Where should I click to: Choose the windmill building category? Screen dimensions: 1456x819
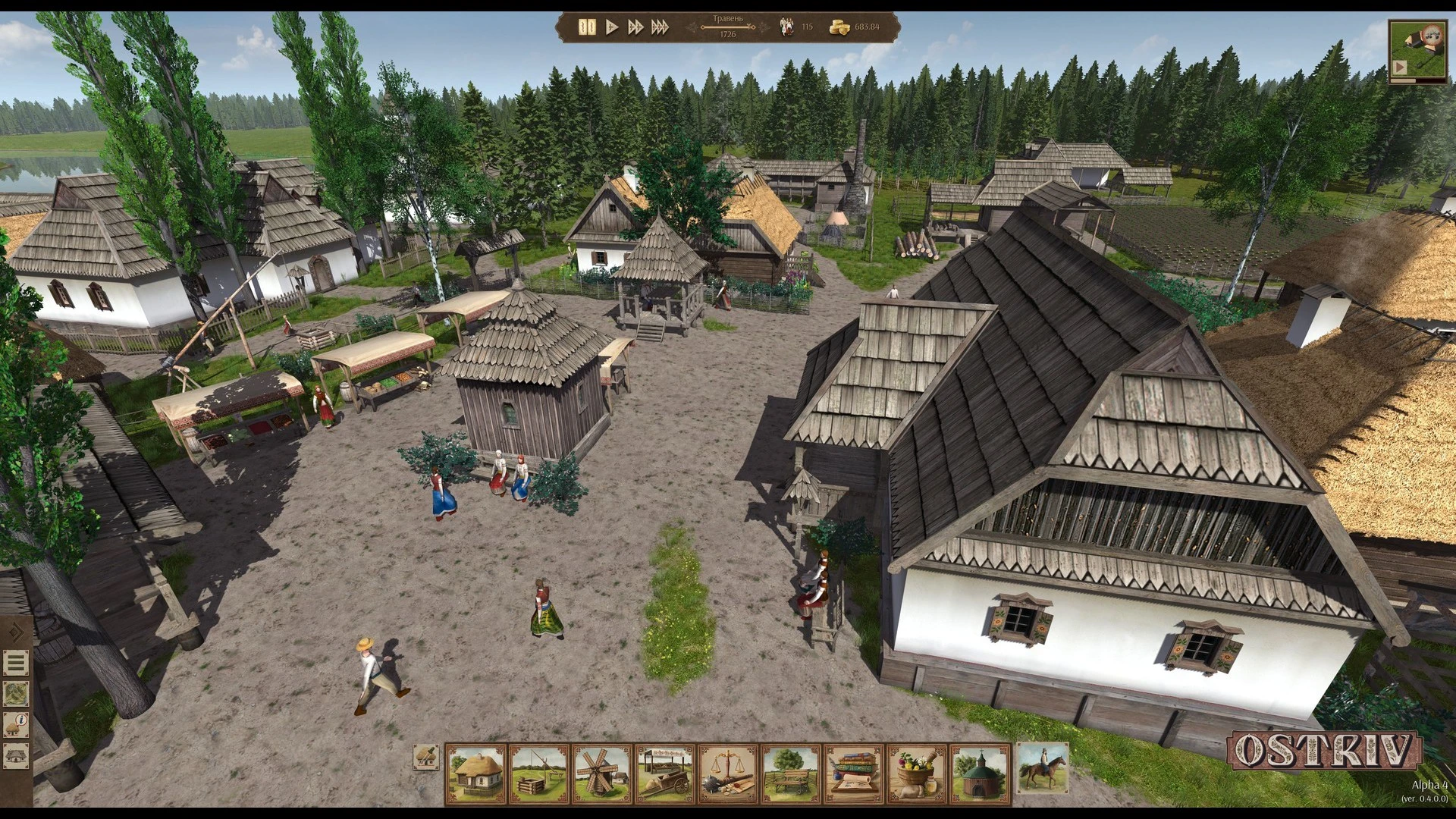tap(602, 773)
